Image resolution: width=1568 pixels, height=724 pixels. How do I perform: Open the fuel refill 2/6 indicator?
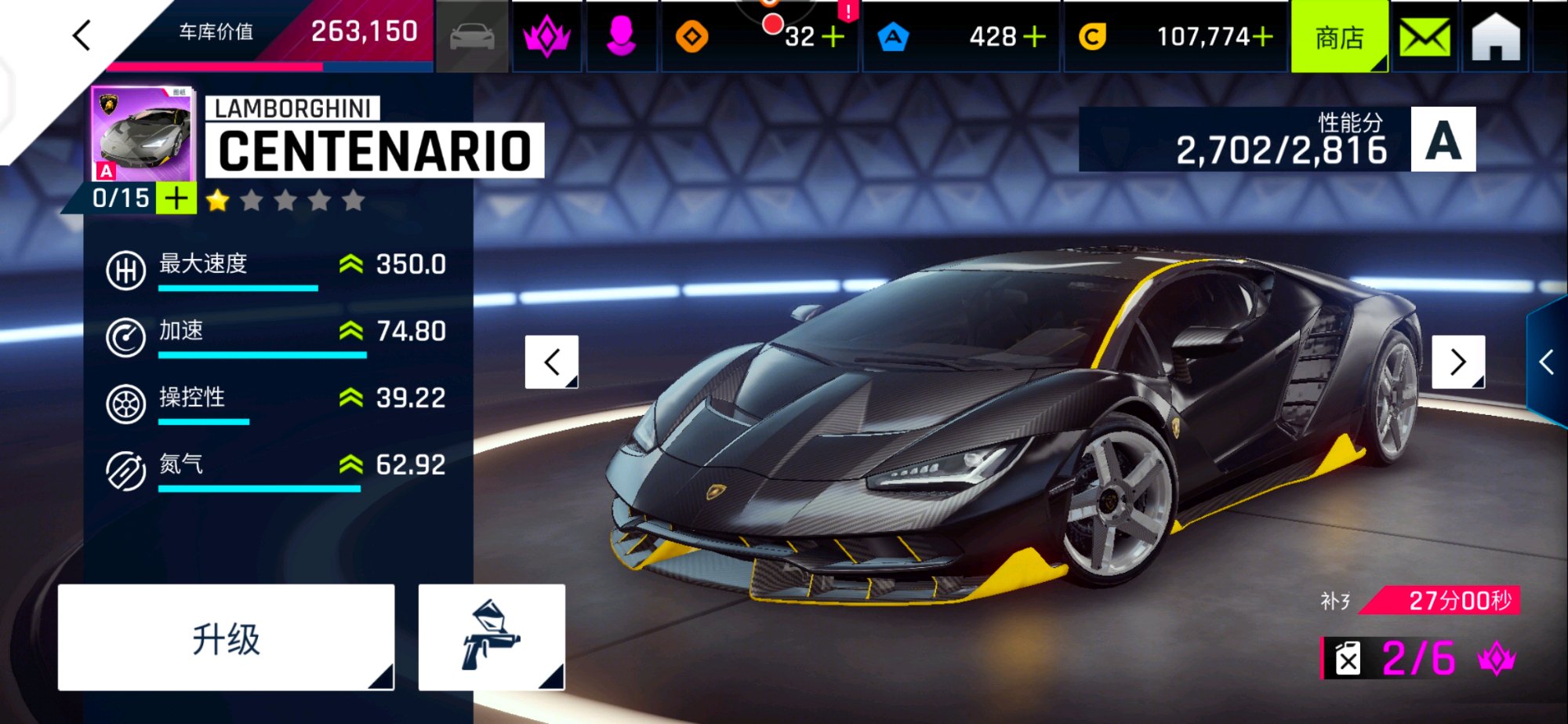pos(1419,658)
